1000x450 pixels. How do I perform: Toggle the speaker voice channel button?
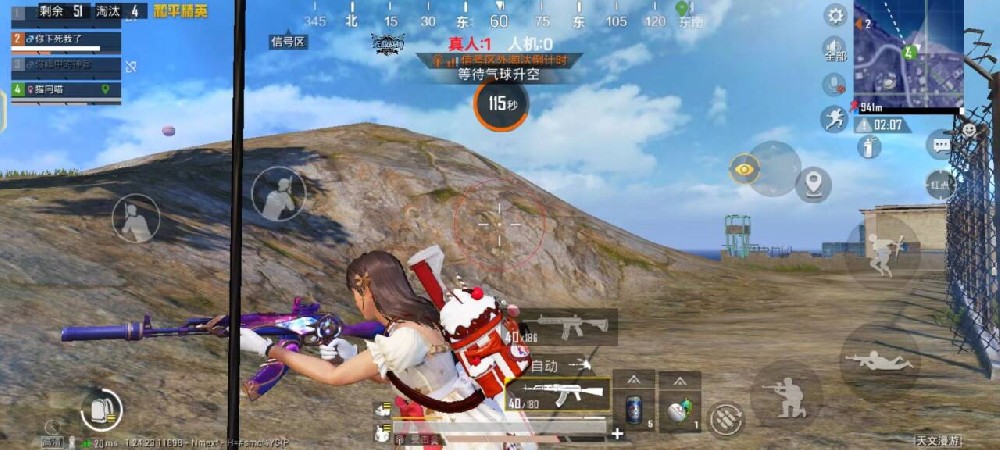[834, 48]
